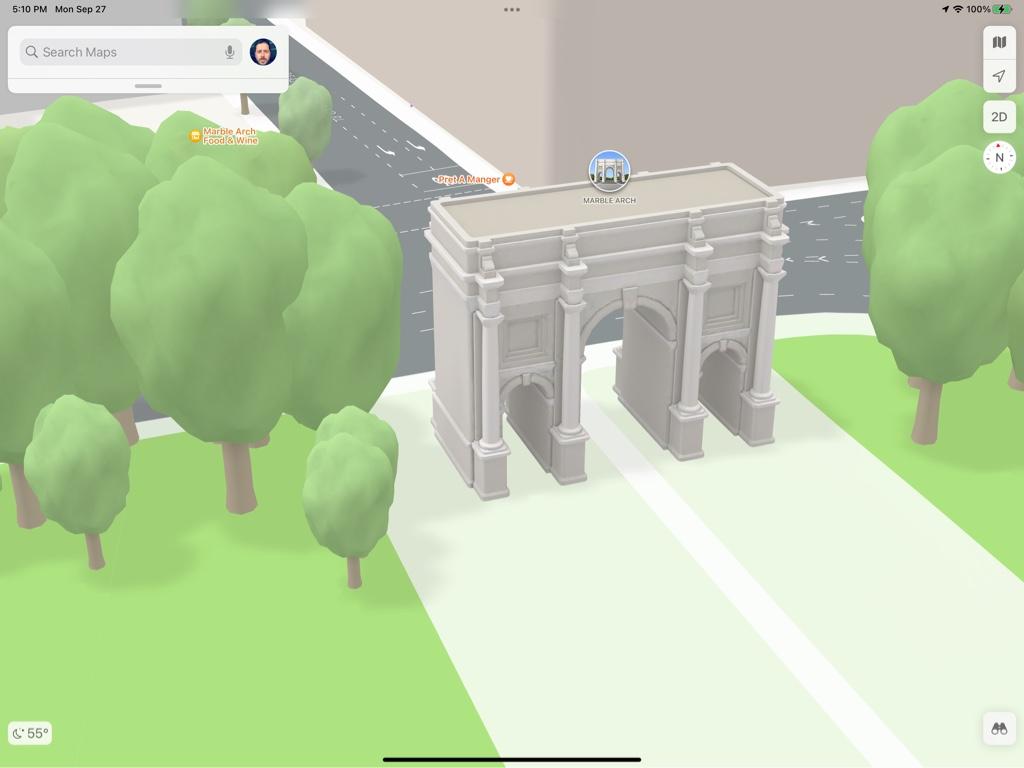
Task: Show weather details from the 55° badge
Action: [x=30, y=733]
